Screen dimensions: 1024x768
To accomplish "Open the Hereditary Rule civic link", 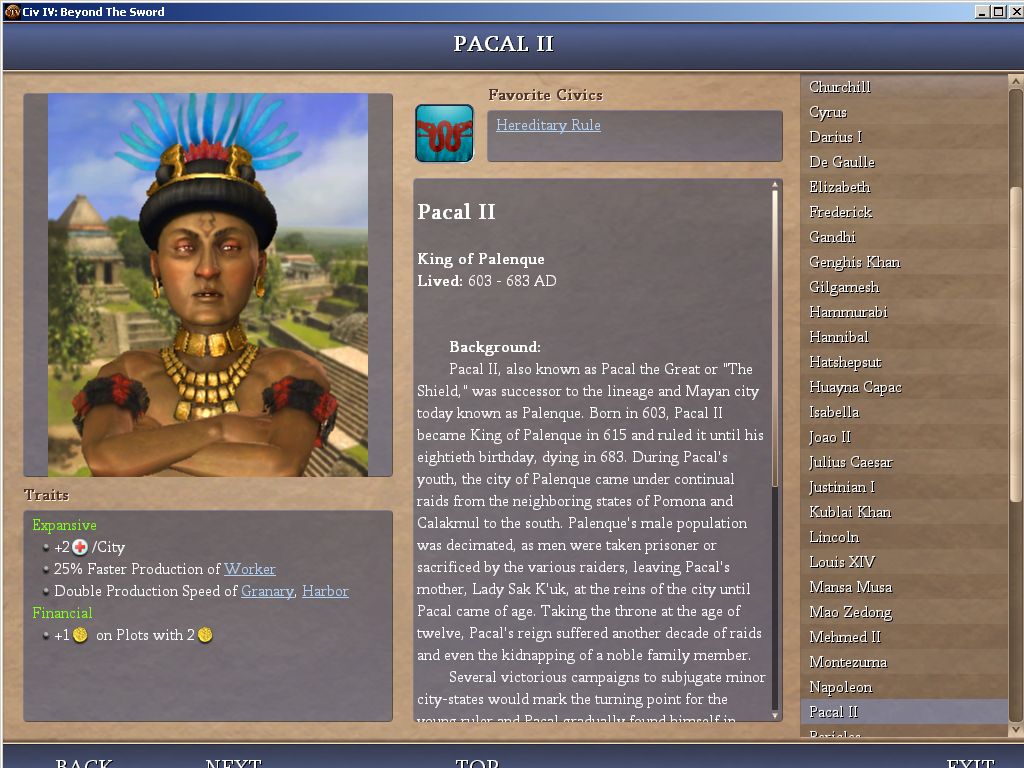I will point(548,126).
